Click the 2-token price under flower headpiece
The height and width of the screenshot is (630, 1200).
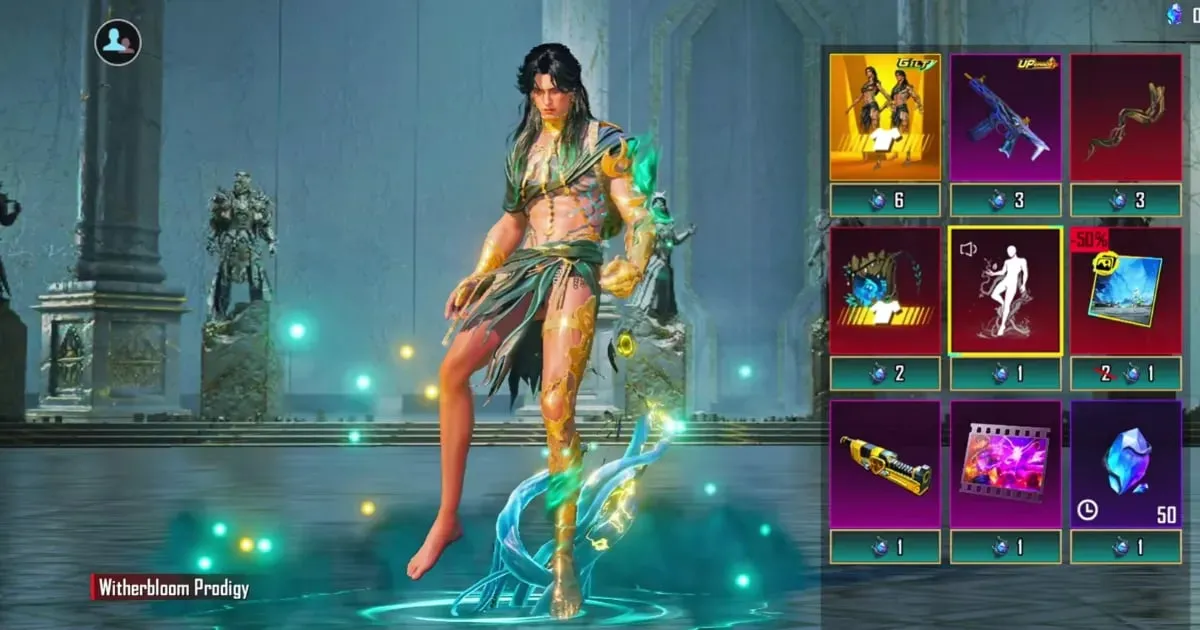pos(885,374)
